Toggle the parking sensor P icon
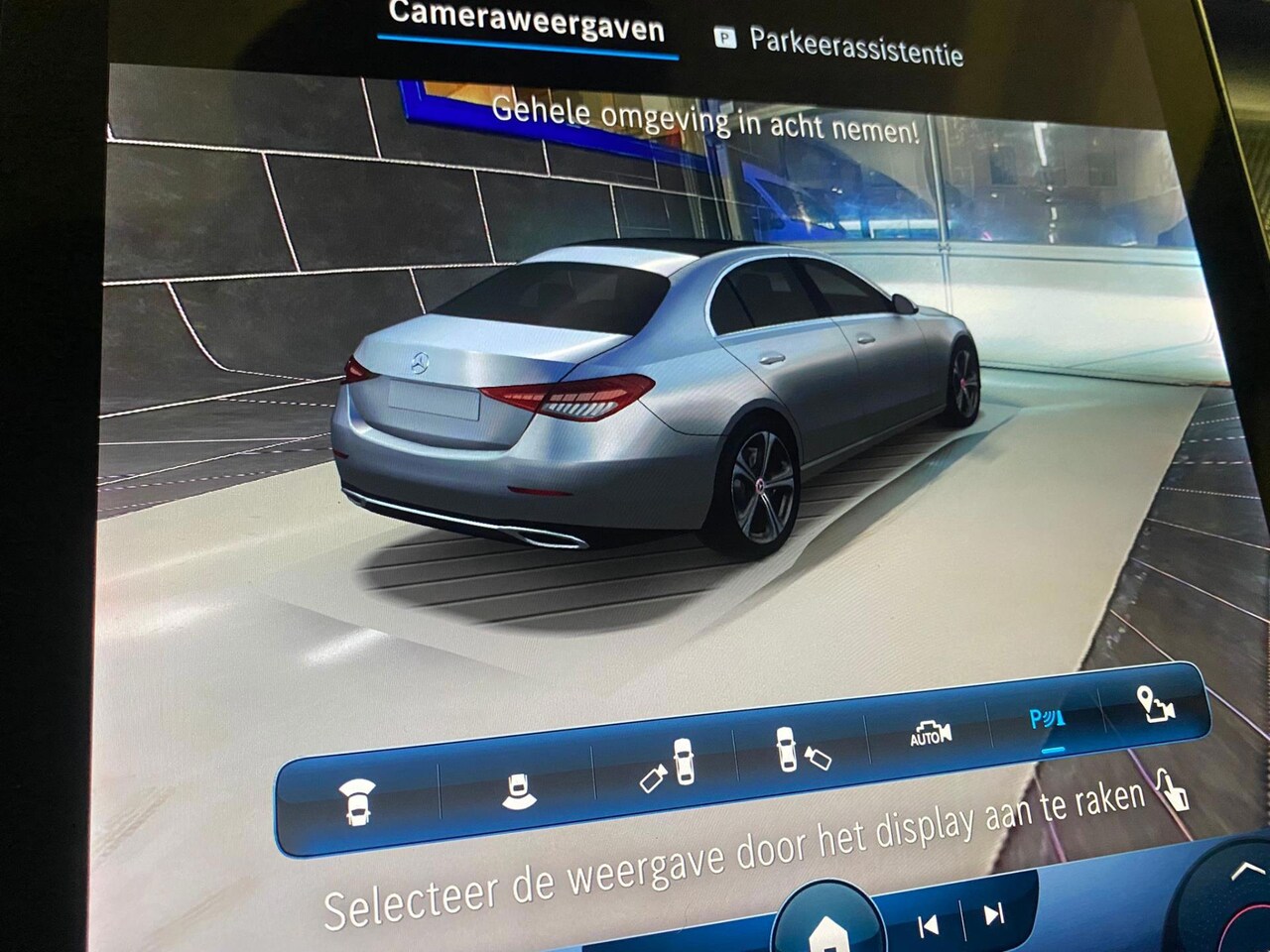1270x952 pixels. tap(1047, 718)
